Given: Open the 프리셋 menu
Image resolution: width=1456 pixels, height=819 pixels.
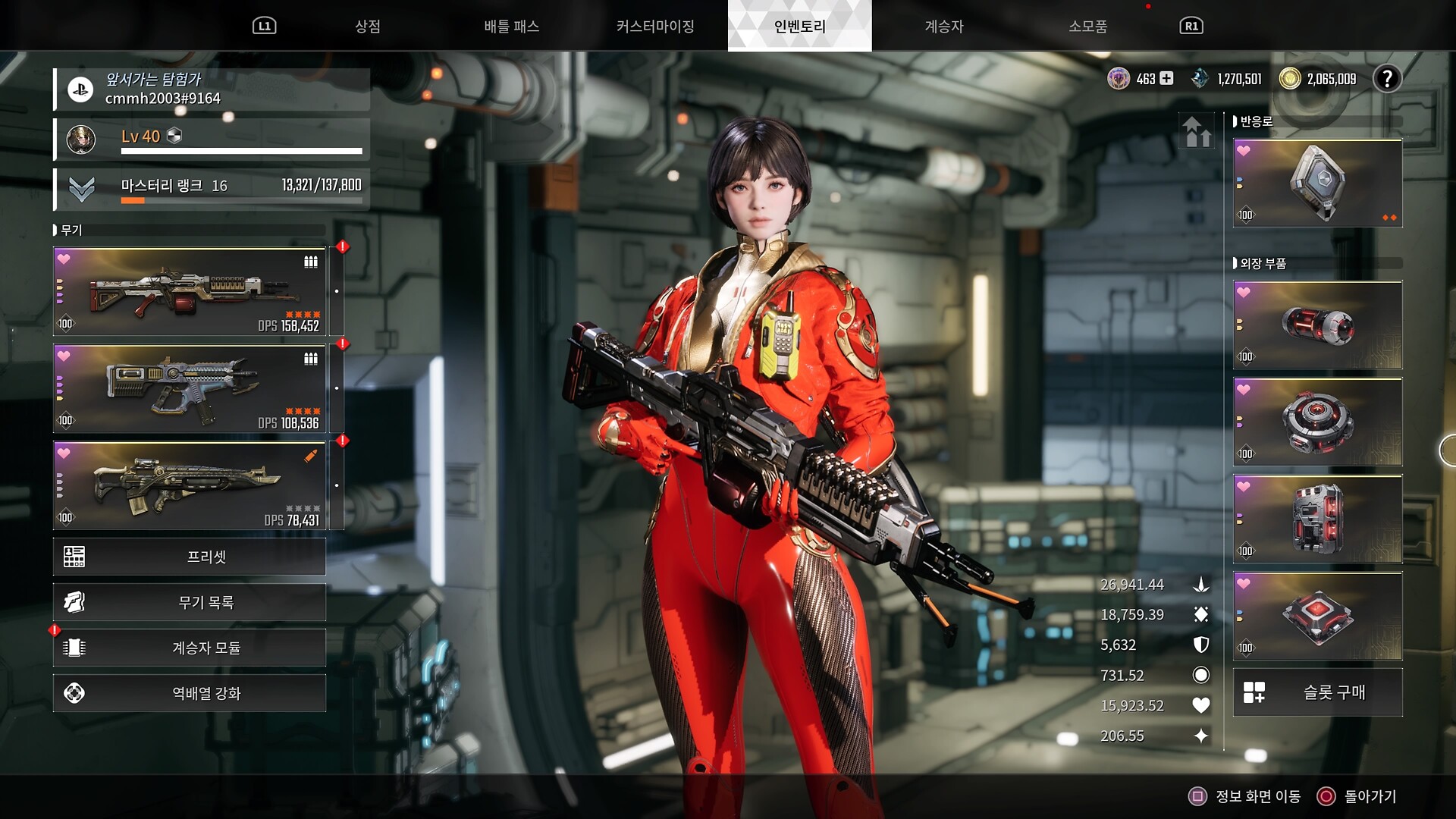Looking at the screenshot, I should tap(190, 557).
